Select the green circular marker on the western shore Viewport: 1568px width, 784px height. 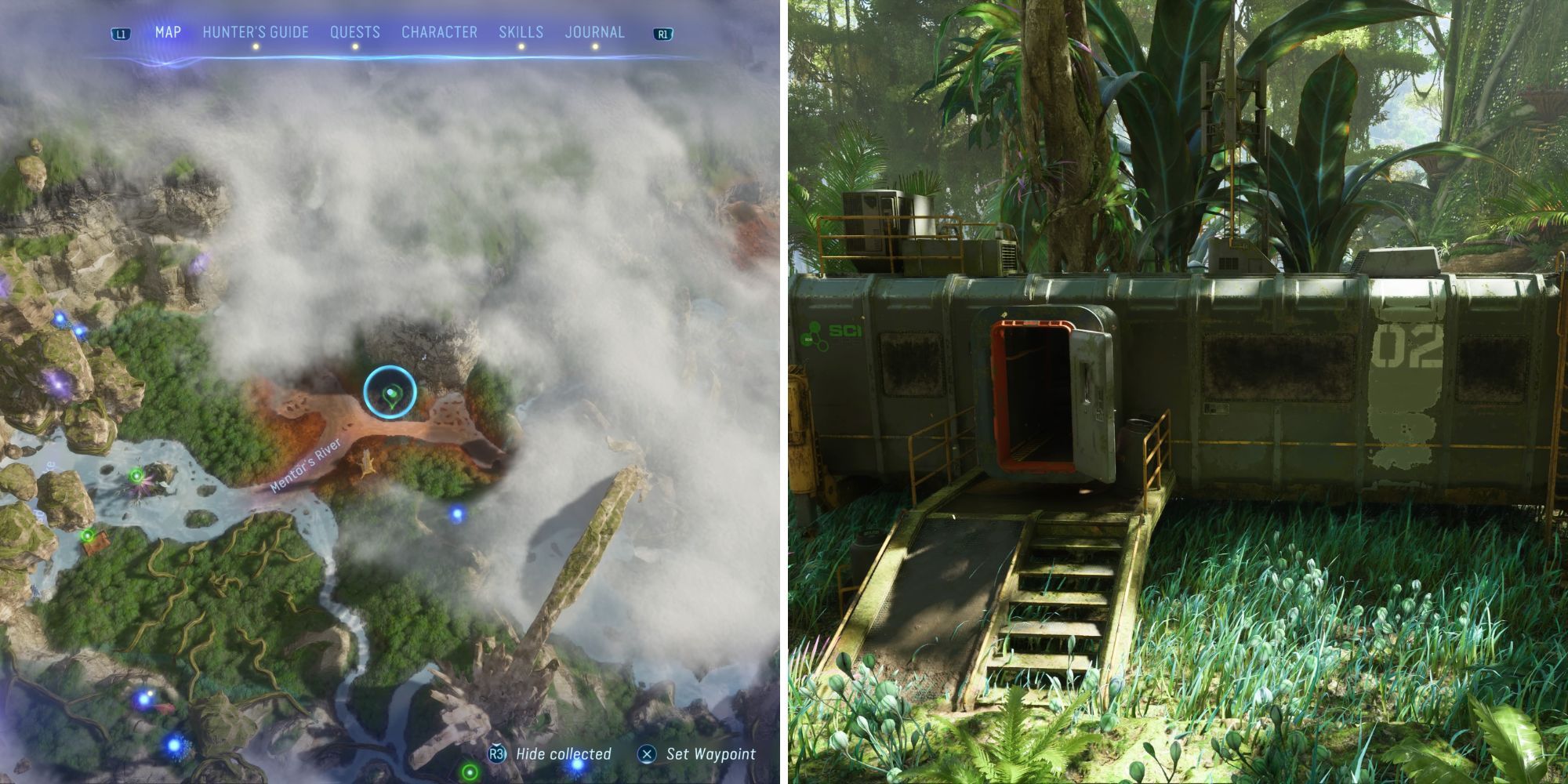point(136,475)
